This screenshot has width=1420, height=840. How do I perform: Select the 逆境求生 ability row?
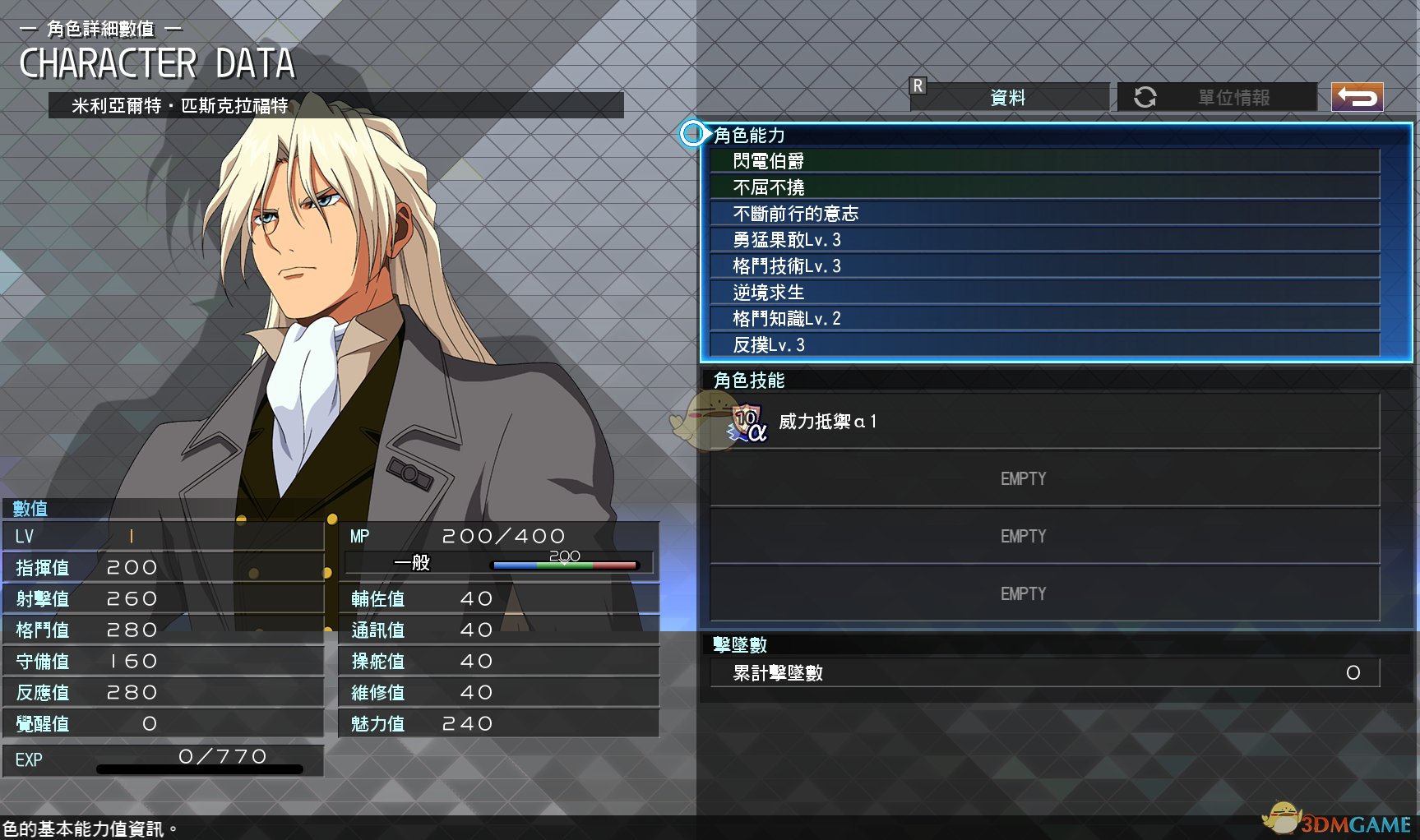coord(1044,293)
